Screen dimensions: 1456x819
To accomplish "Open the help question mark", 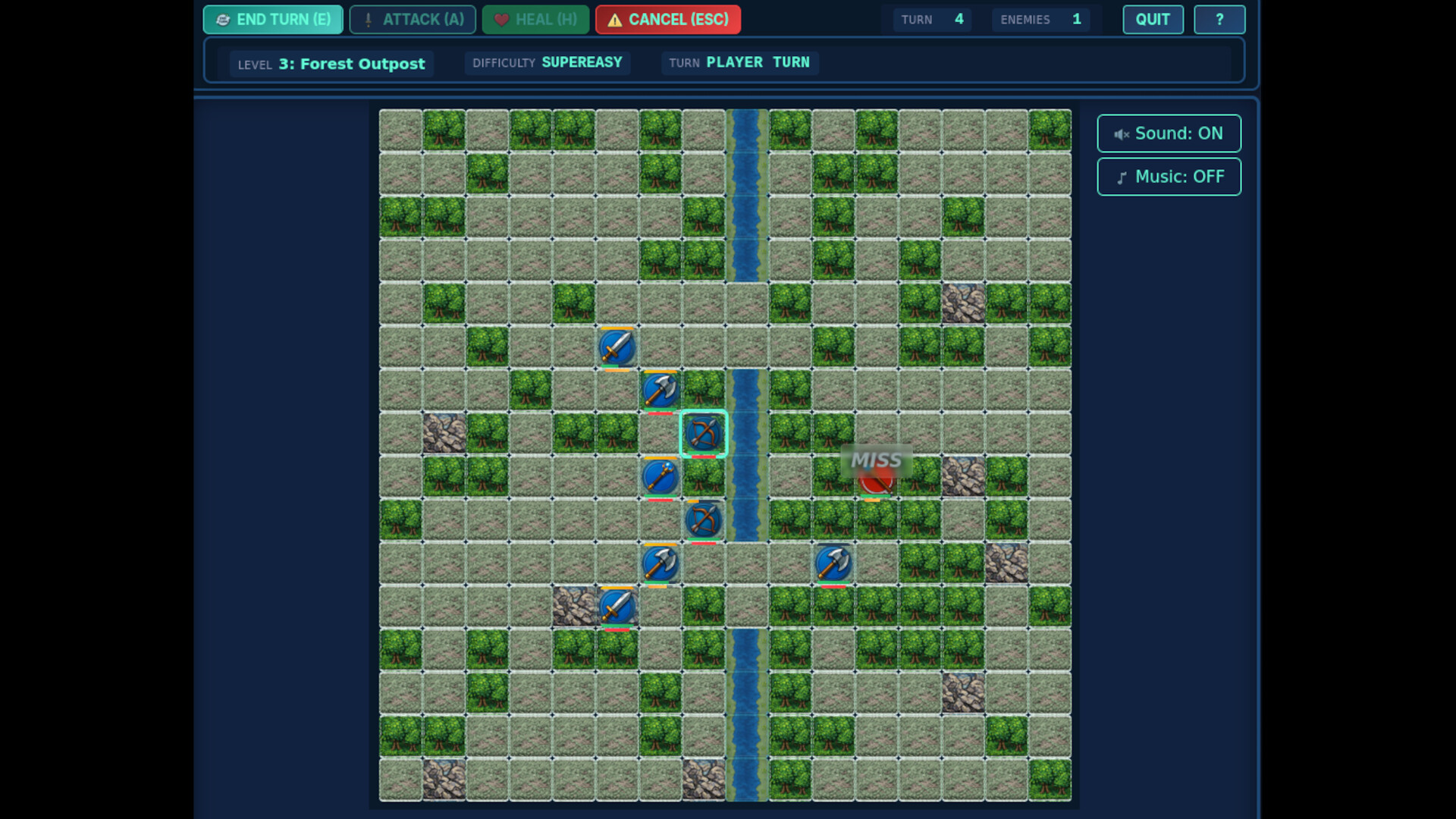I will (1219, 20).
